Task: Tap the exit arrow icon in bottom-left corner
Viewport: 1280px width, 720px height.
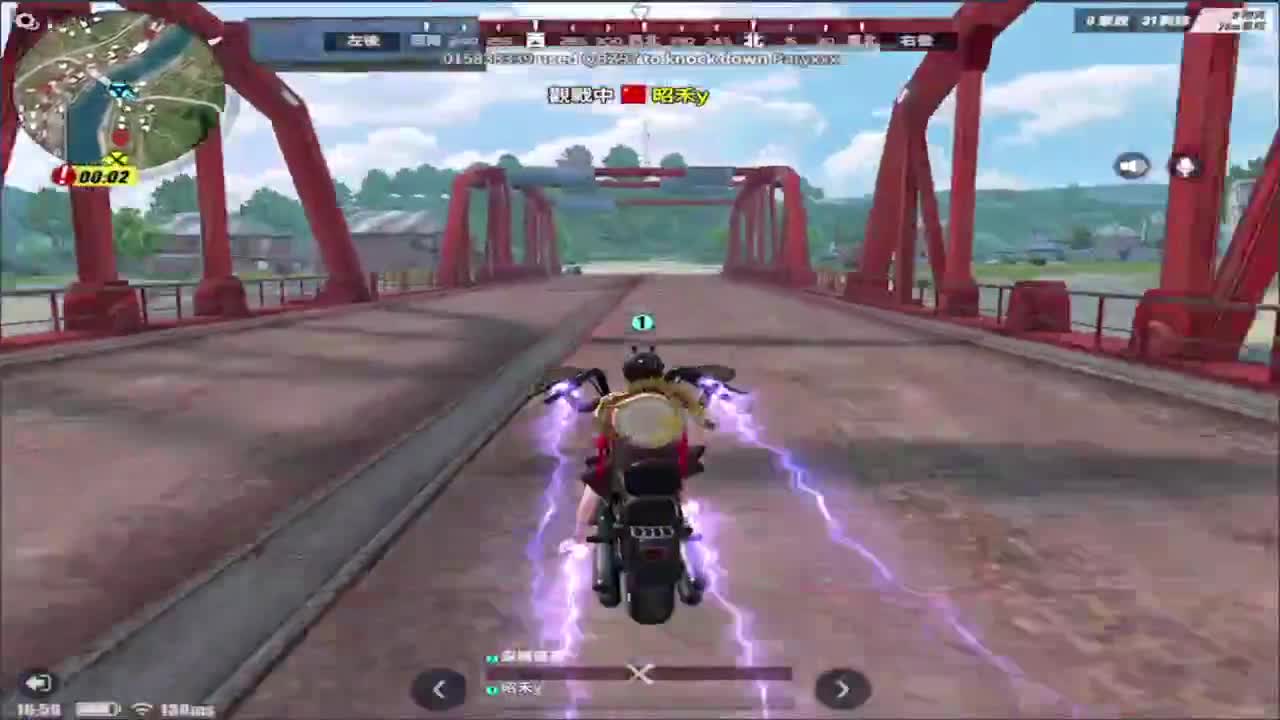Action: click(40, 682)
